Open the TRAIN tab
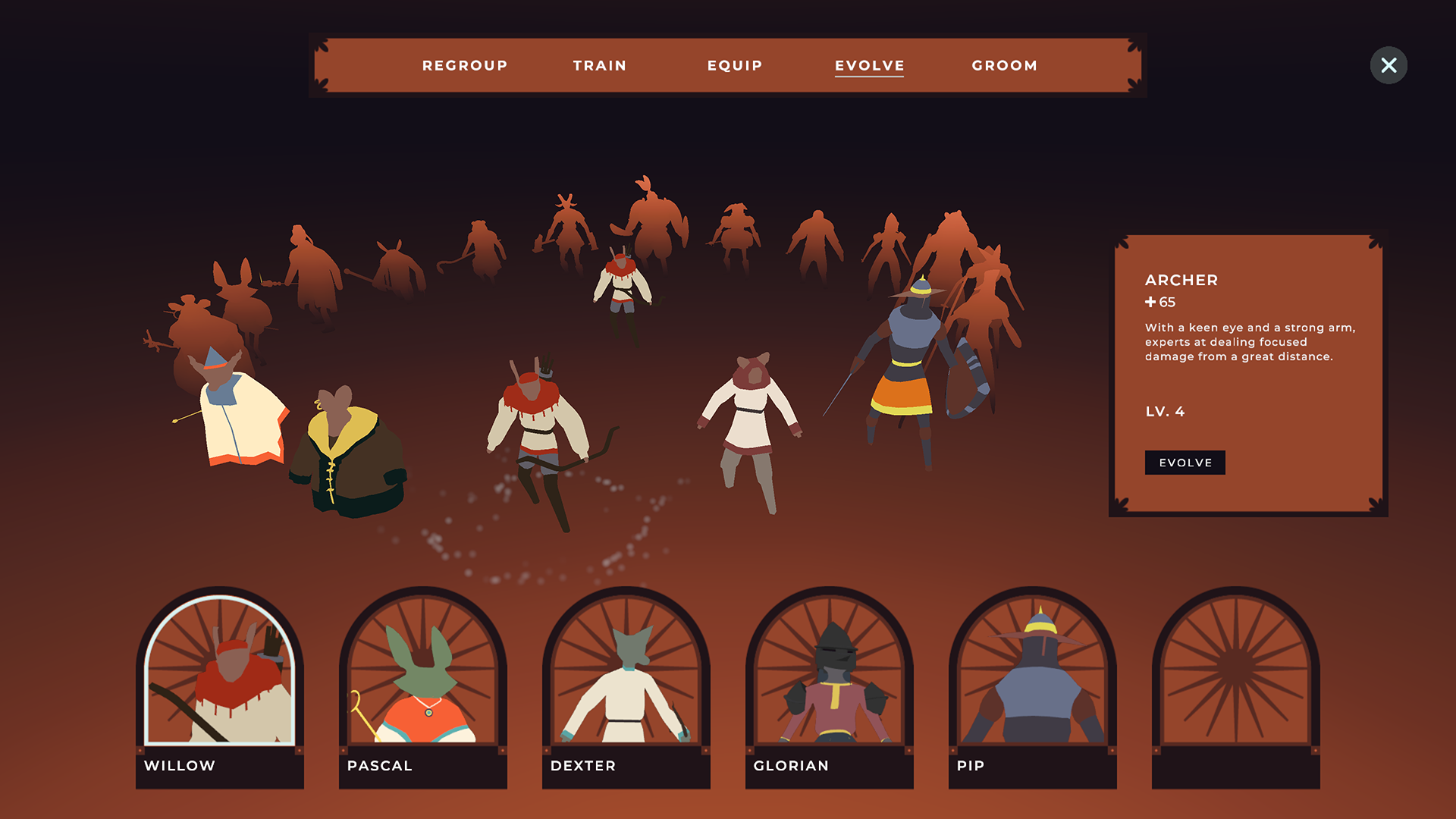 pyautogui.click(x=599, y=65)
